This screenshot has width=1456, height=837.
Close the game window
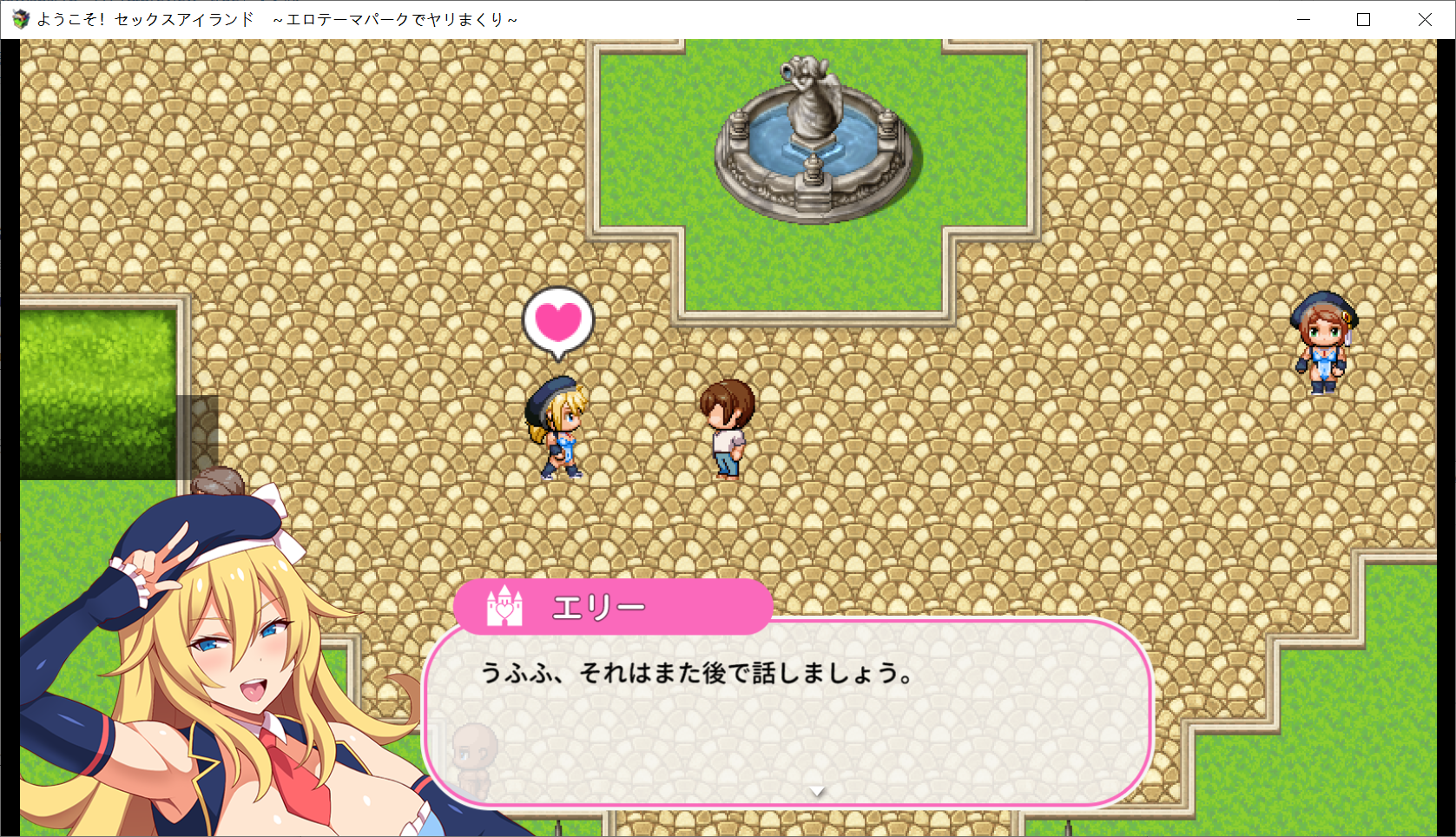[x=1425, y=19]
